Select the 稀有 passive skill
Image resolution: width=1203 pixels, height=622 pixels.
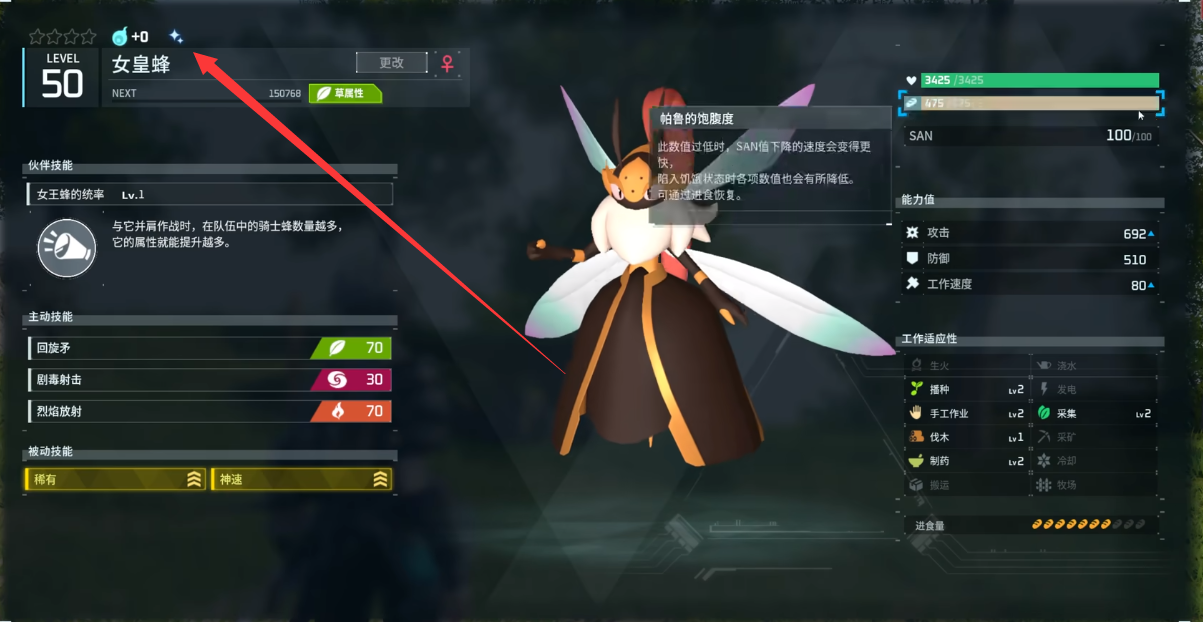click(116, 480)
